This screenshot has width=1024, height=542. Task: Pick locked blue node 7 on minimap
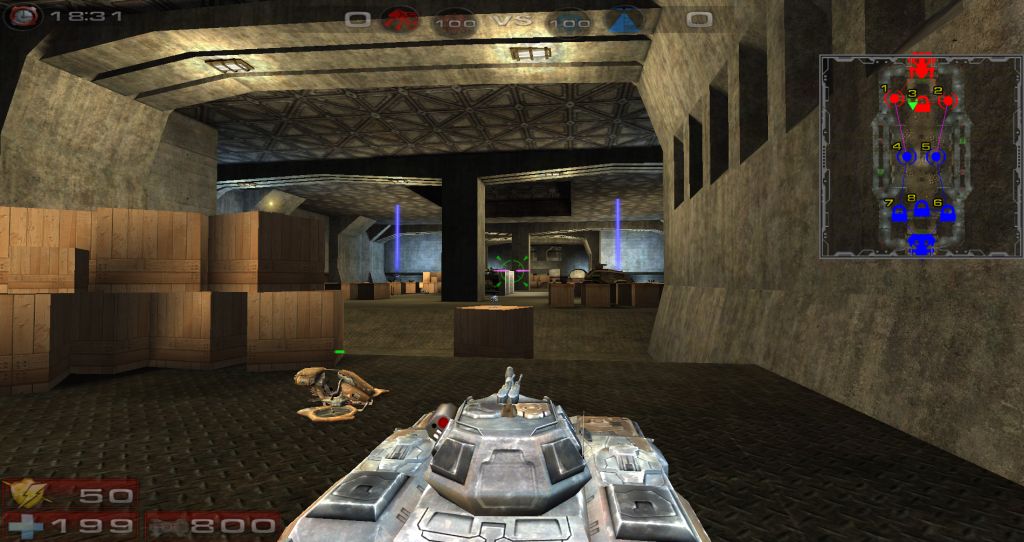point(898,212)
